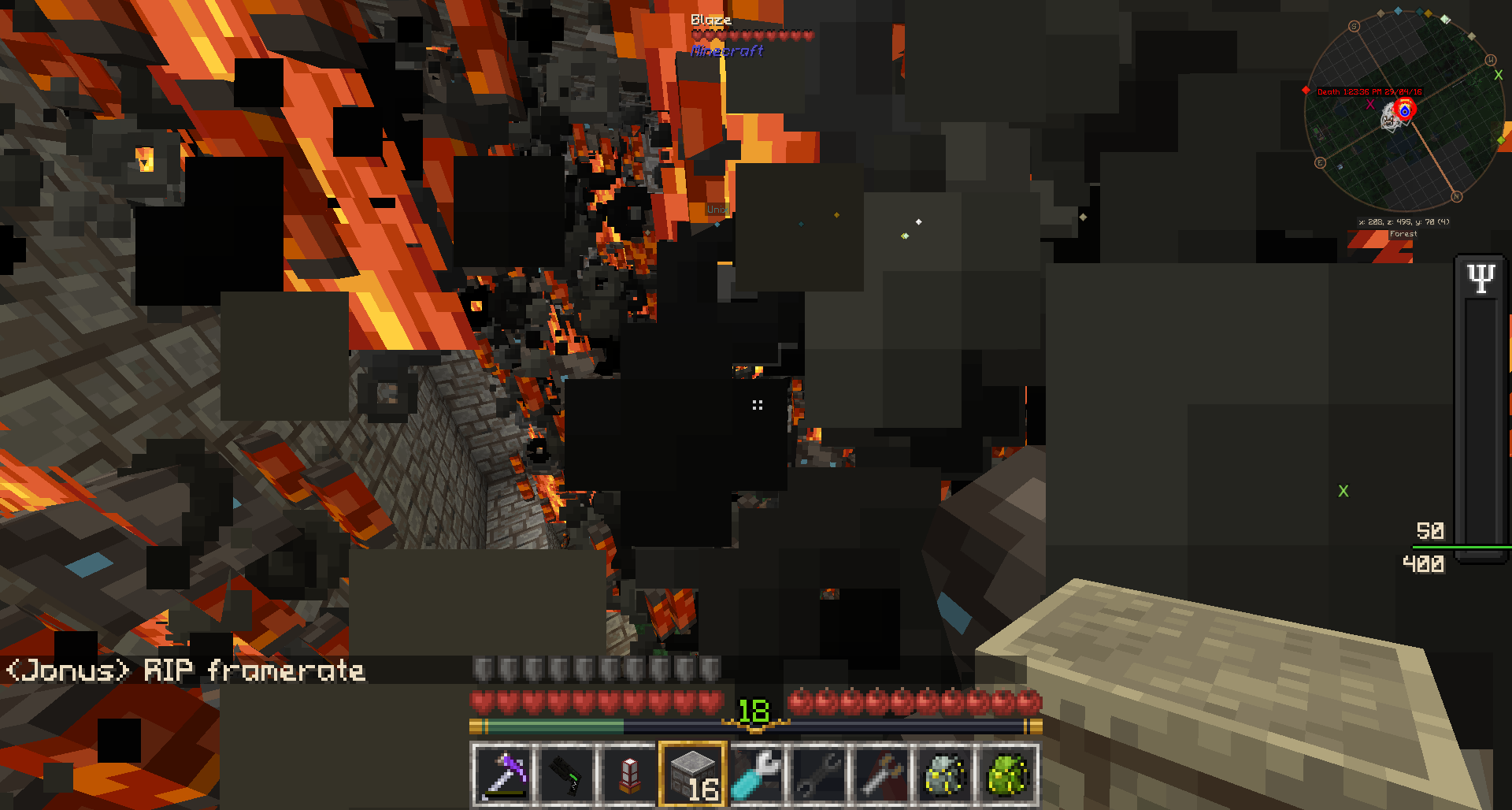The image size is (1512, 810).
Task: Select the black gun with green light
Action: (566, 774)
